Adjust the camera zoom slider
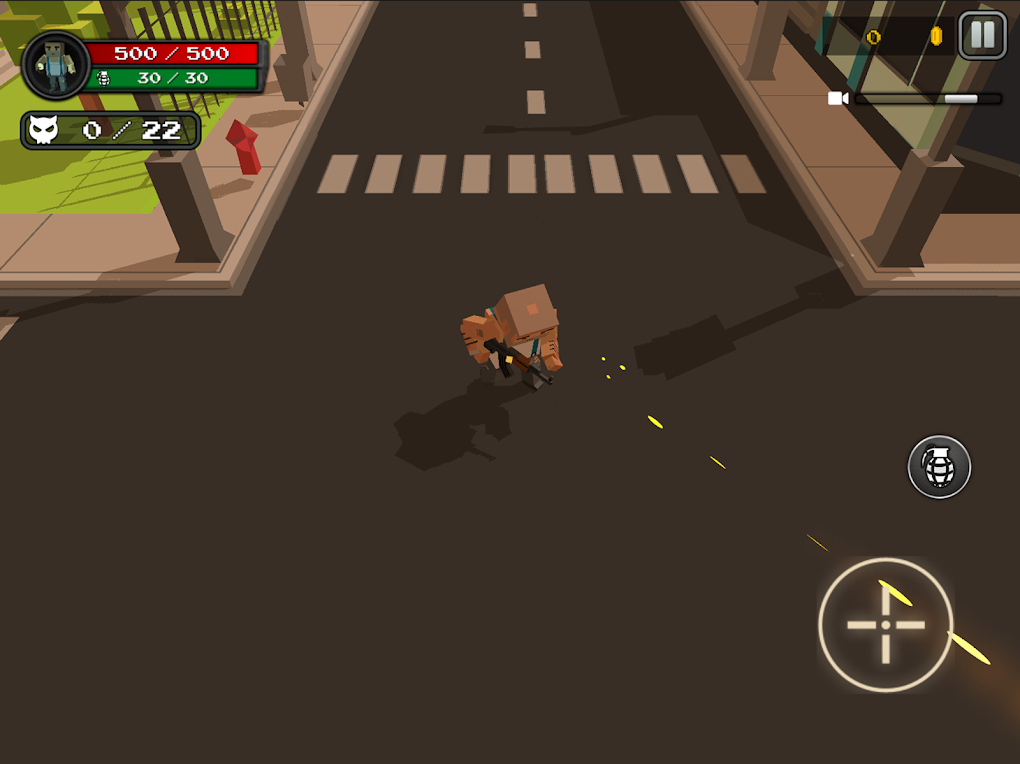The width and height of the screenshot is (1020, 764). [960, 99]
